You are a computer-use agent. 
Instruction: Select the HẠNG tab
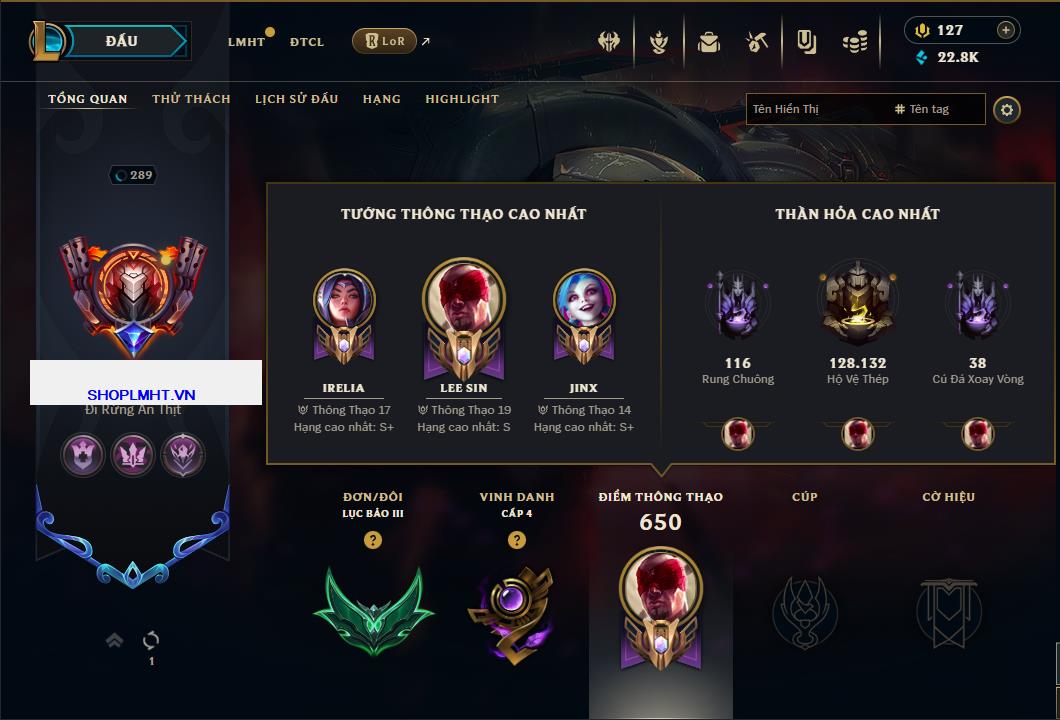click(x=381, y=99)
